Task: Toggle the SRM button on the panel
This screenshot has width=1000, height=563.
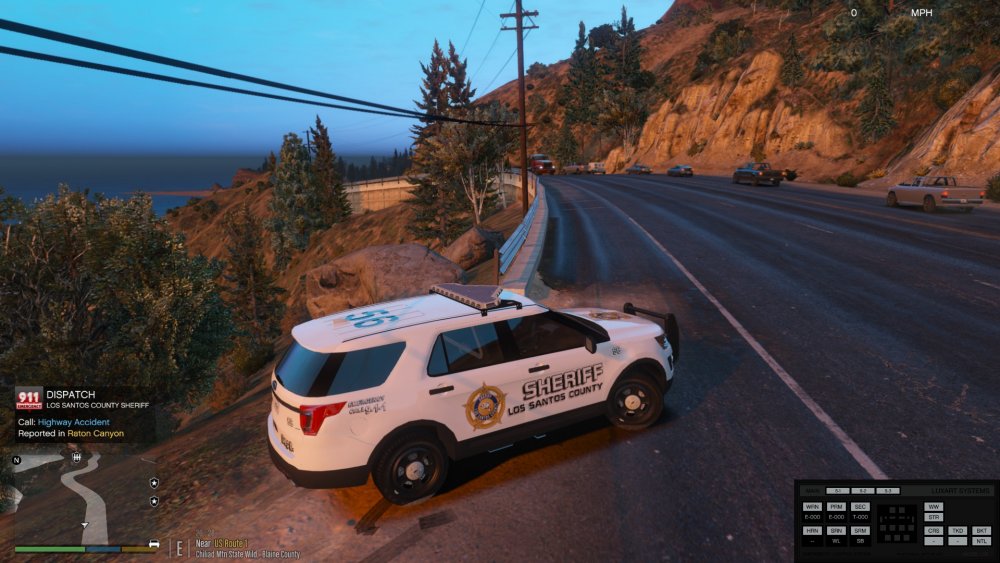Action: [861, 530]
